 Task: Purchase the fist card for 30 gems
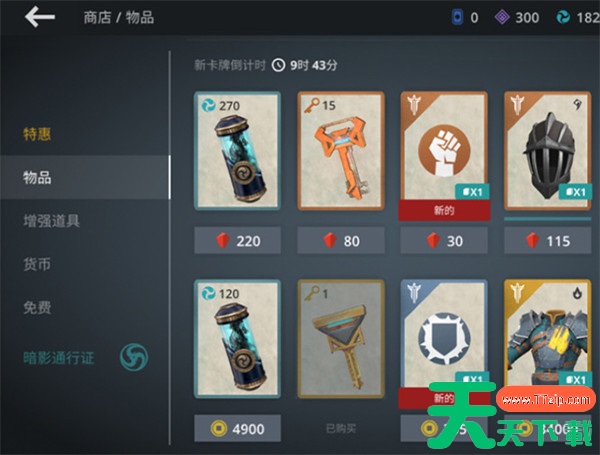[x=444, y=240]
